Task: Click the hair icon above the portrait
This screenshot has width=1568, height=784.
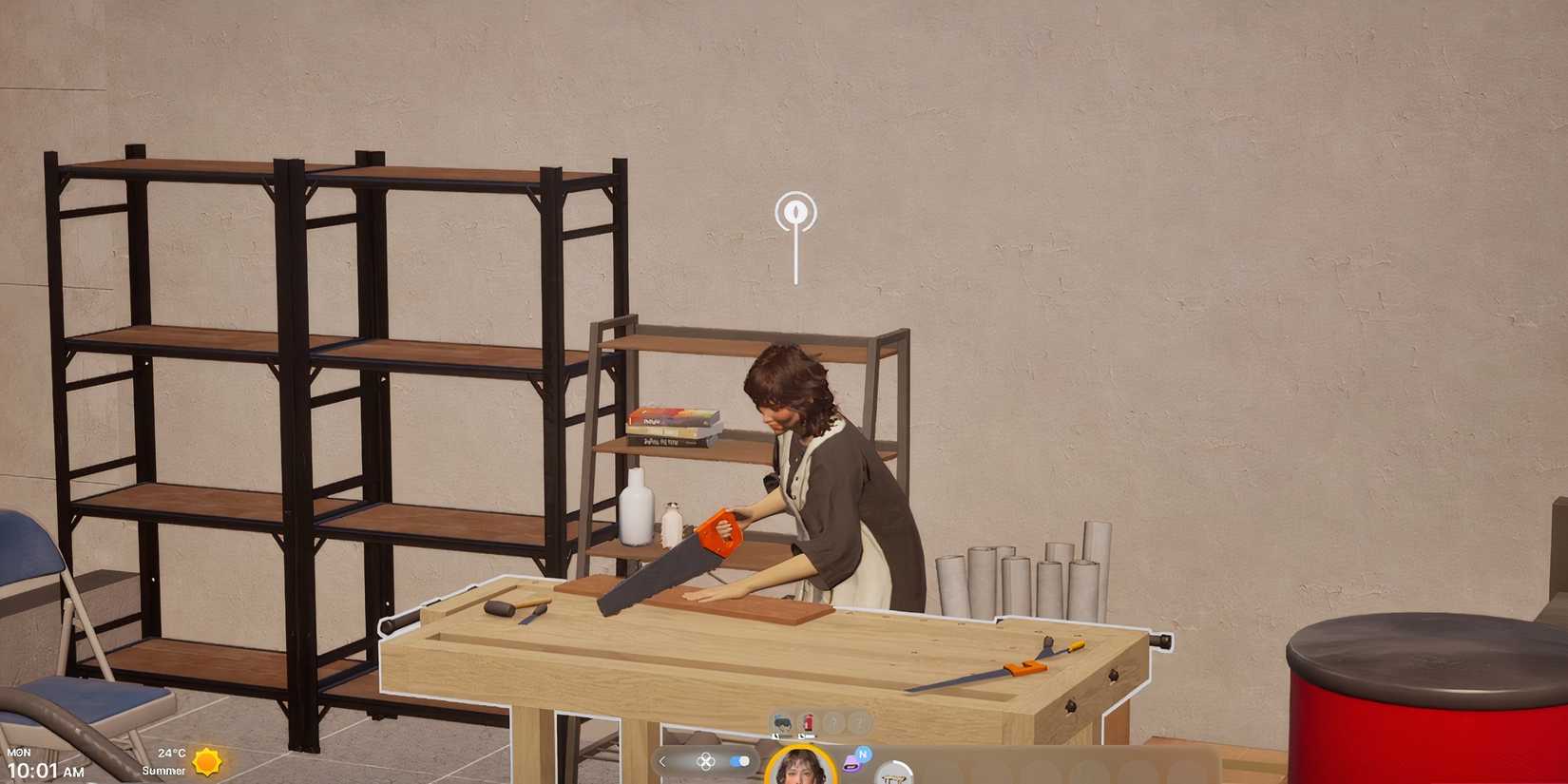Action: tap(783, 723)
